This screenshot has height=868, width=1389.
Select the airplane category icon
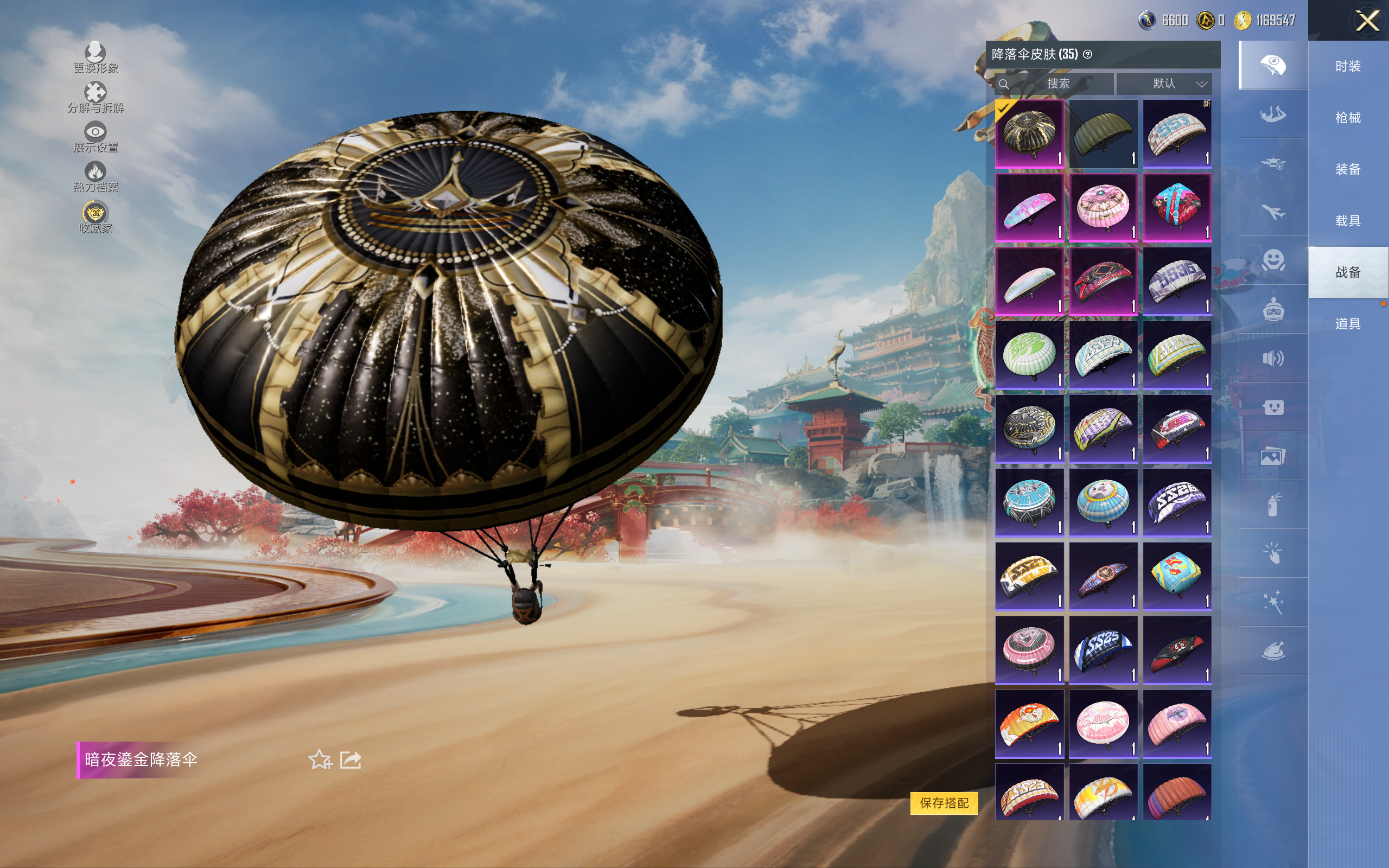[1272, 213]
